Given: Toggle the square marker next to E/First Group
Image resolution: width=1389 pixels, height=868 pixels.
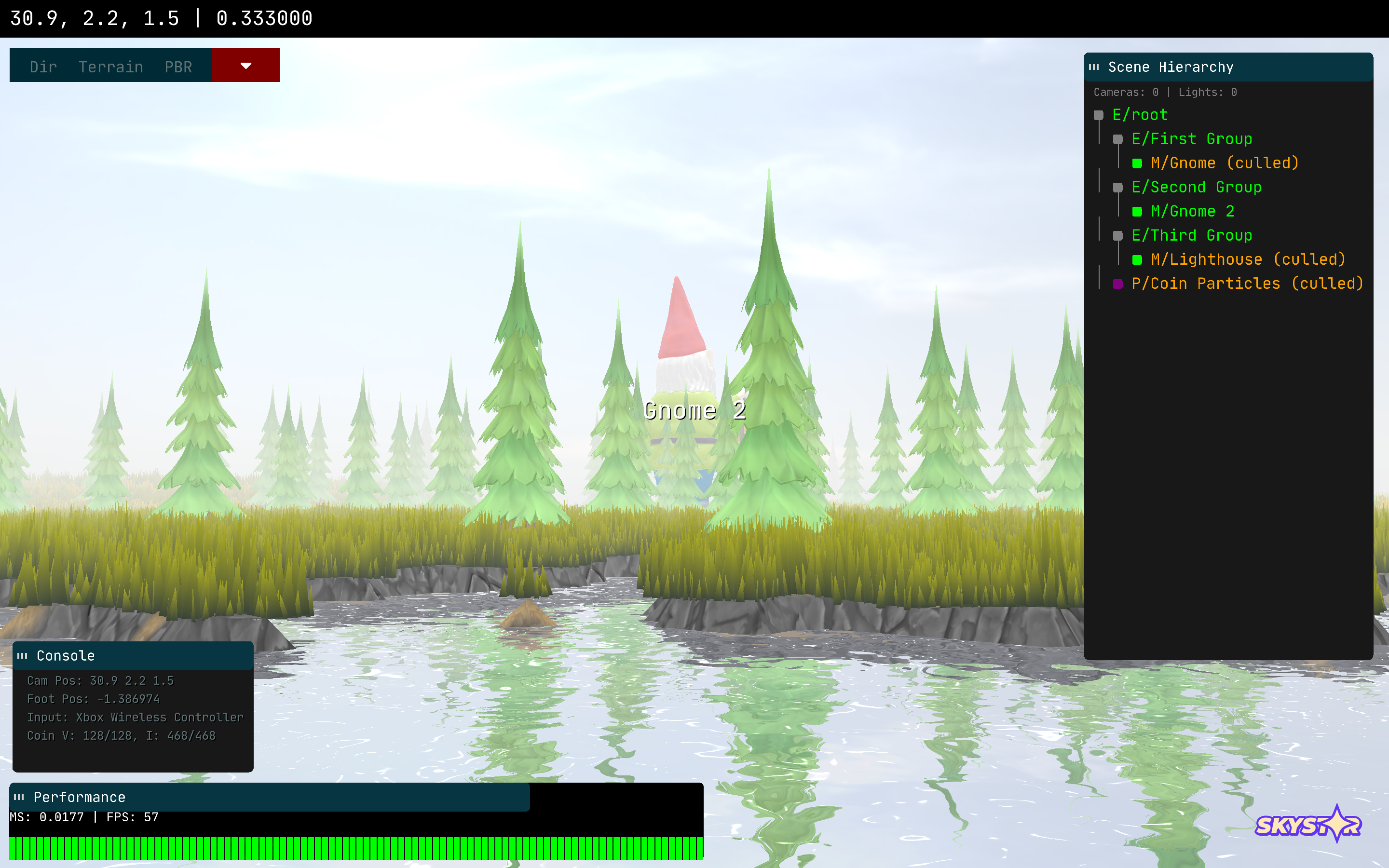Looking at the screenshot, I should coord(1118,139).
